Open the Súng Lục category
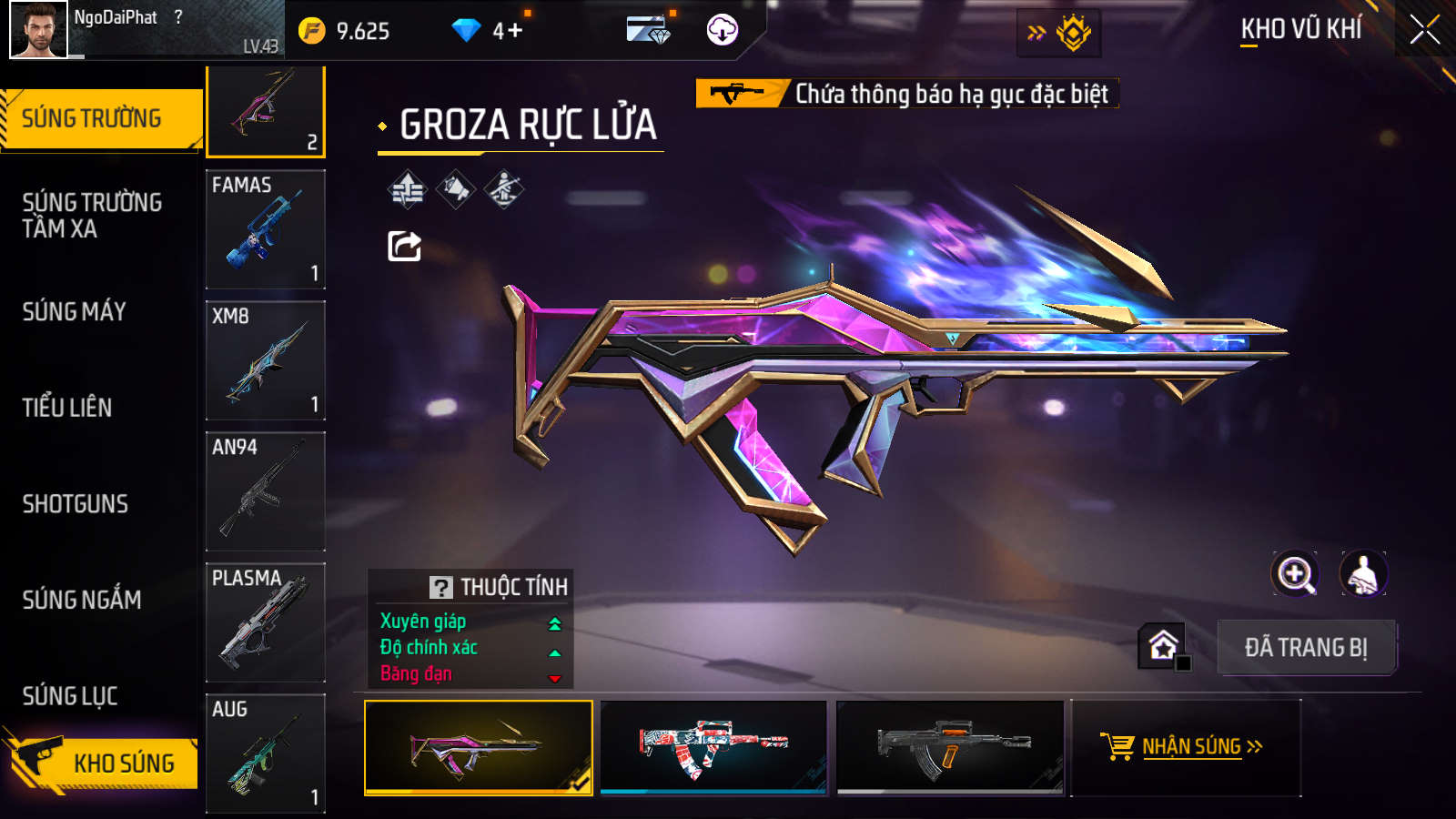This screenshot has width=1456, height=819. click(x=70, y=696)
